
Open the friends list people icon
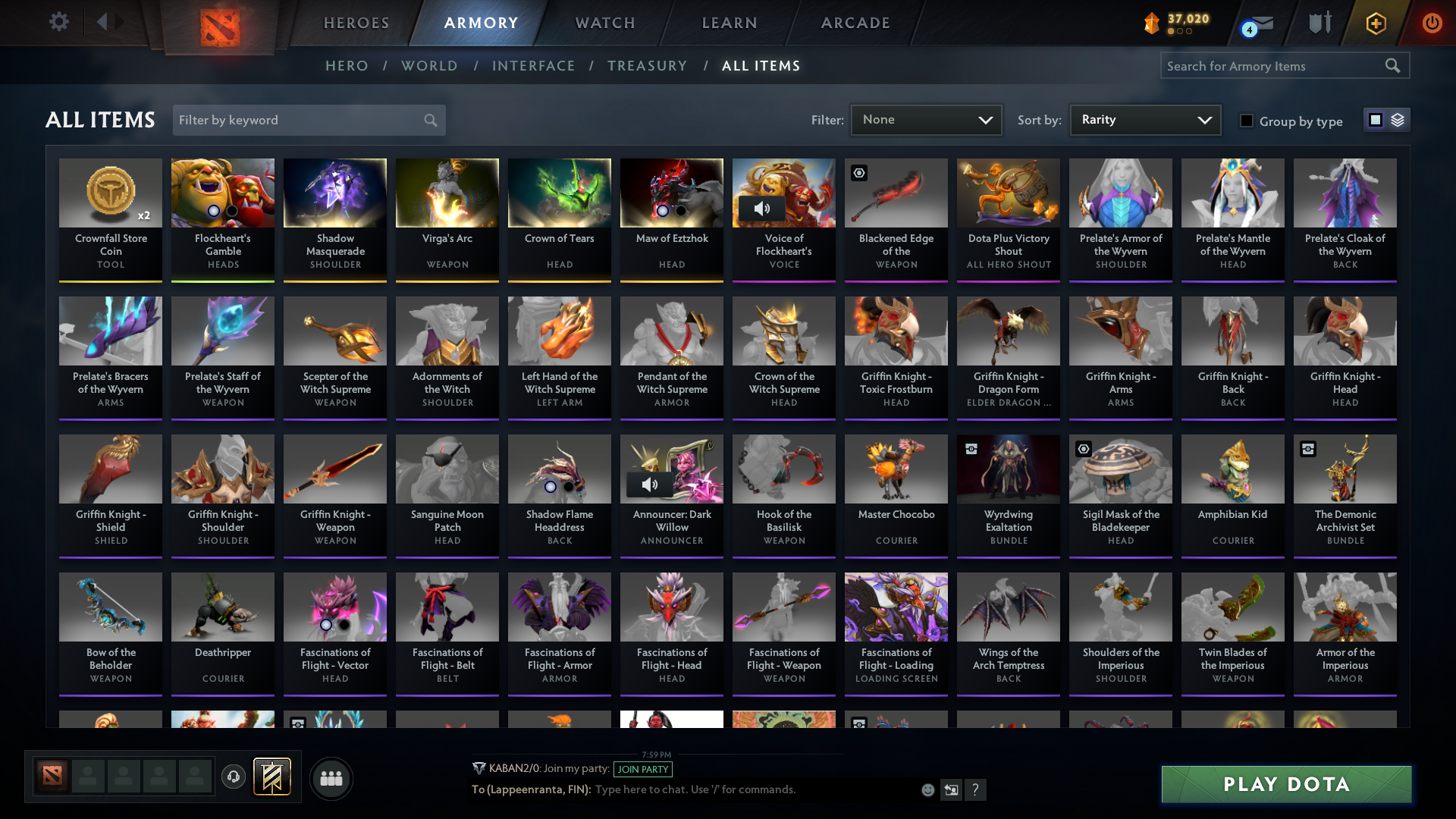point(331,778)
